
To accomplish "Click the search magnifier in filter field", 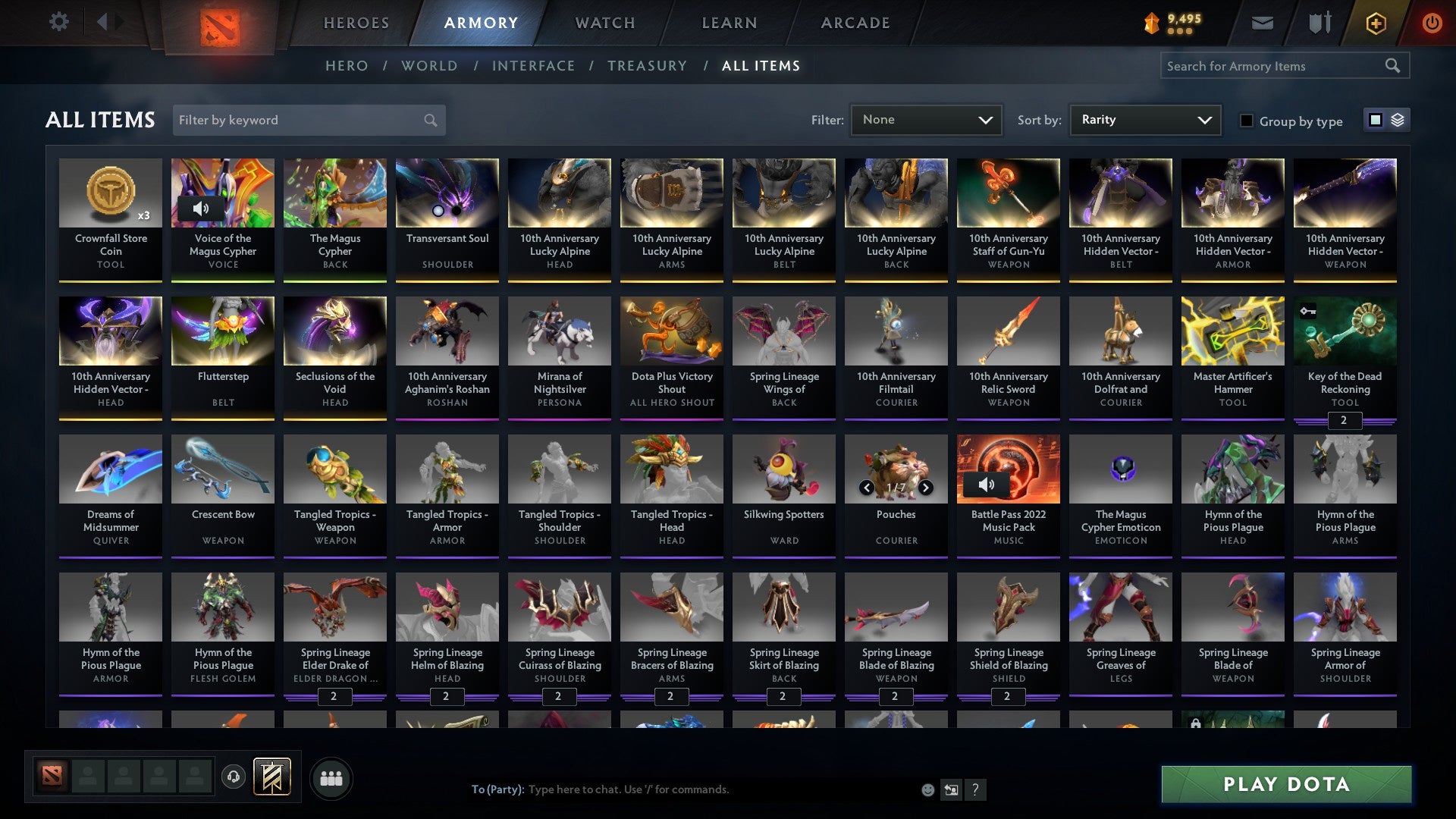I will (429, 120).
